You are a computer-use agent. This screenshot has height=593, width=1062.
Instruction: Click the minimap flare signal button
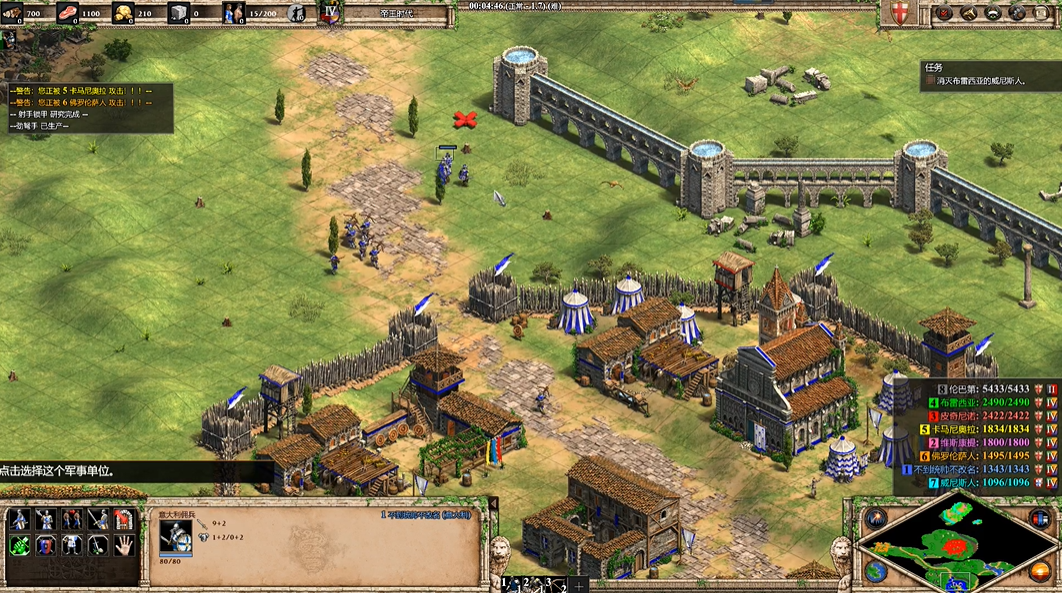(876, 519)
